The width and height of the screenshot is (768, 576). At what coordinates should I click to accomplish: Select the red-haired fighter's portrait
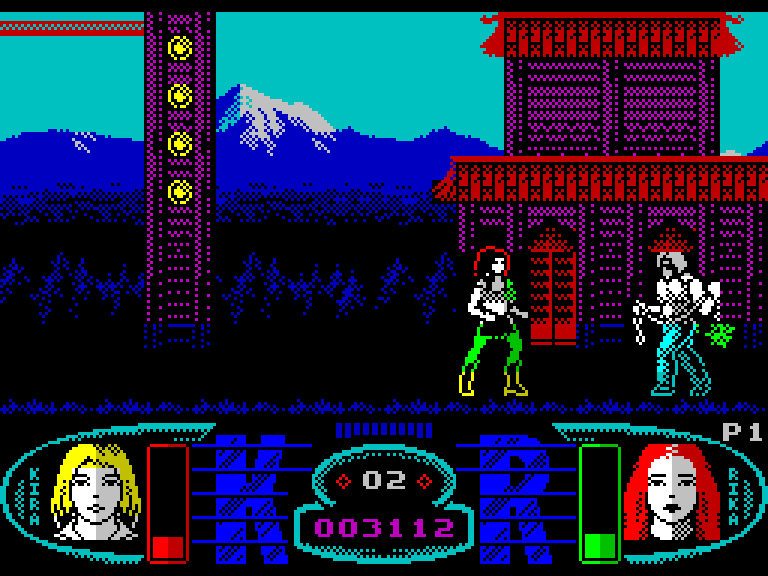point(670,493)
